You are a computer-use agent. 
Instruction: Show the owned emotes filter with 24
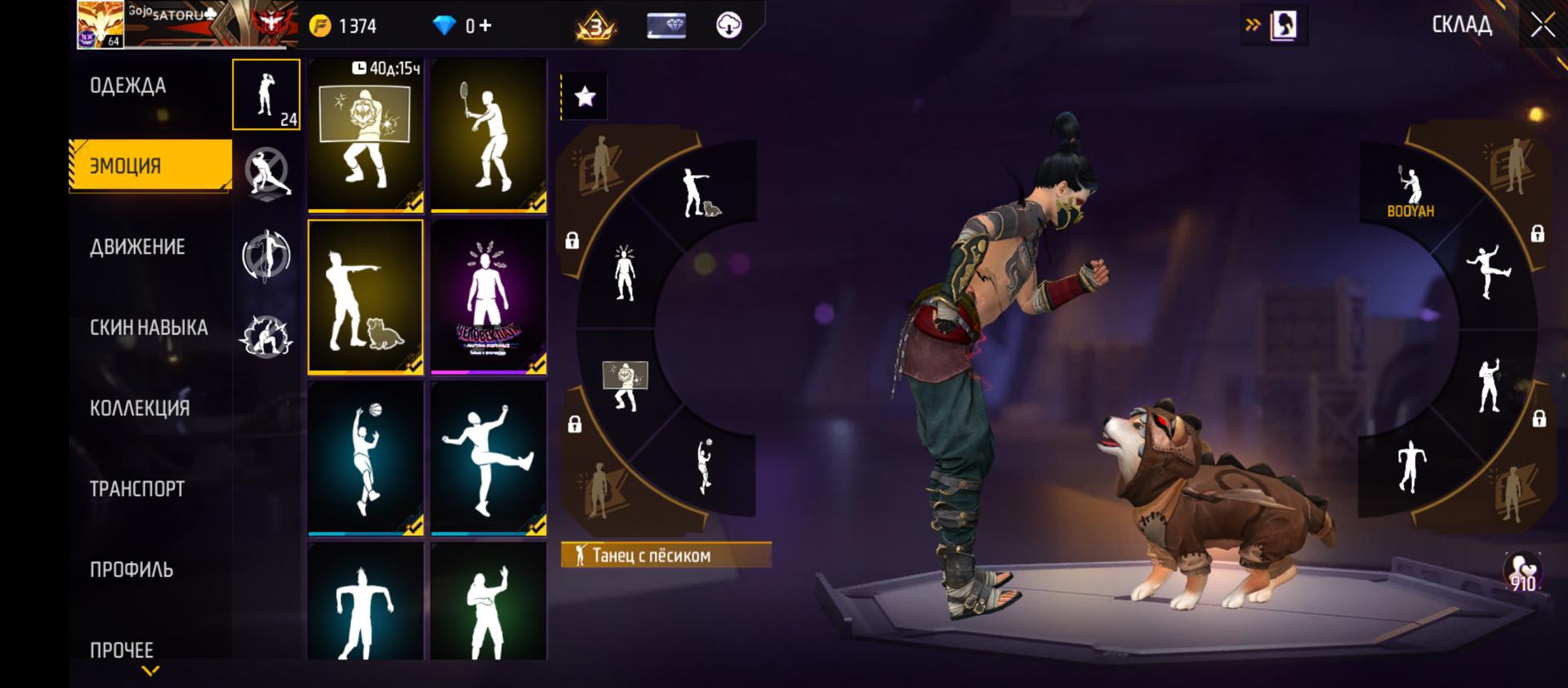point(266,95)
